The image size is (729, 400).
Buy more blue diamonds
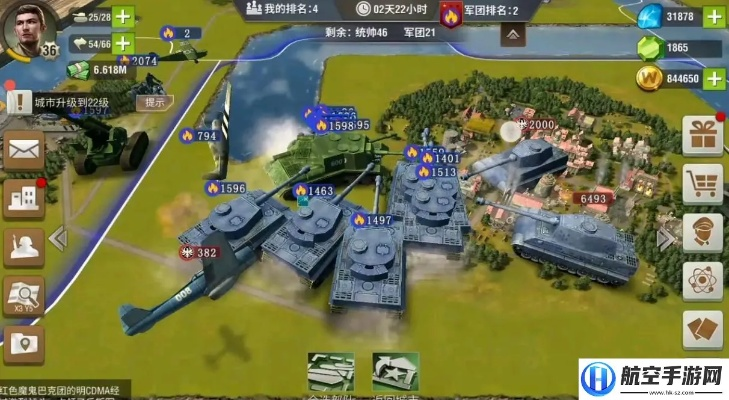click(x=714, y=17)
